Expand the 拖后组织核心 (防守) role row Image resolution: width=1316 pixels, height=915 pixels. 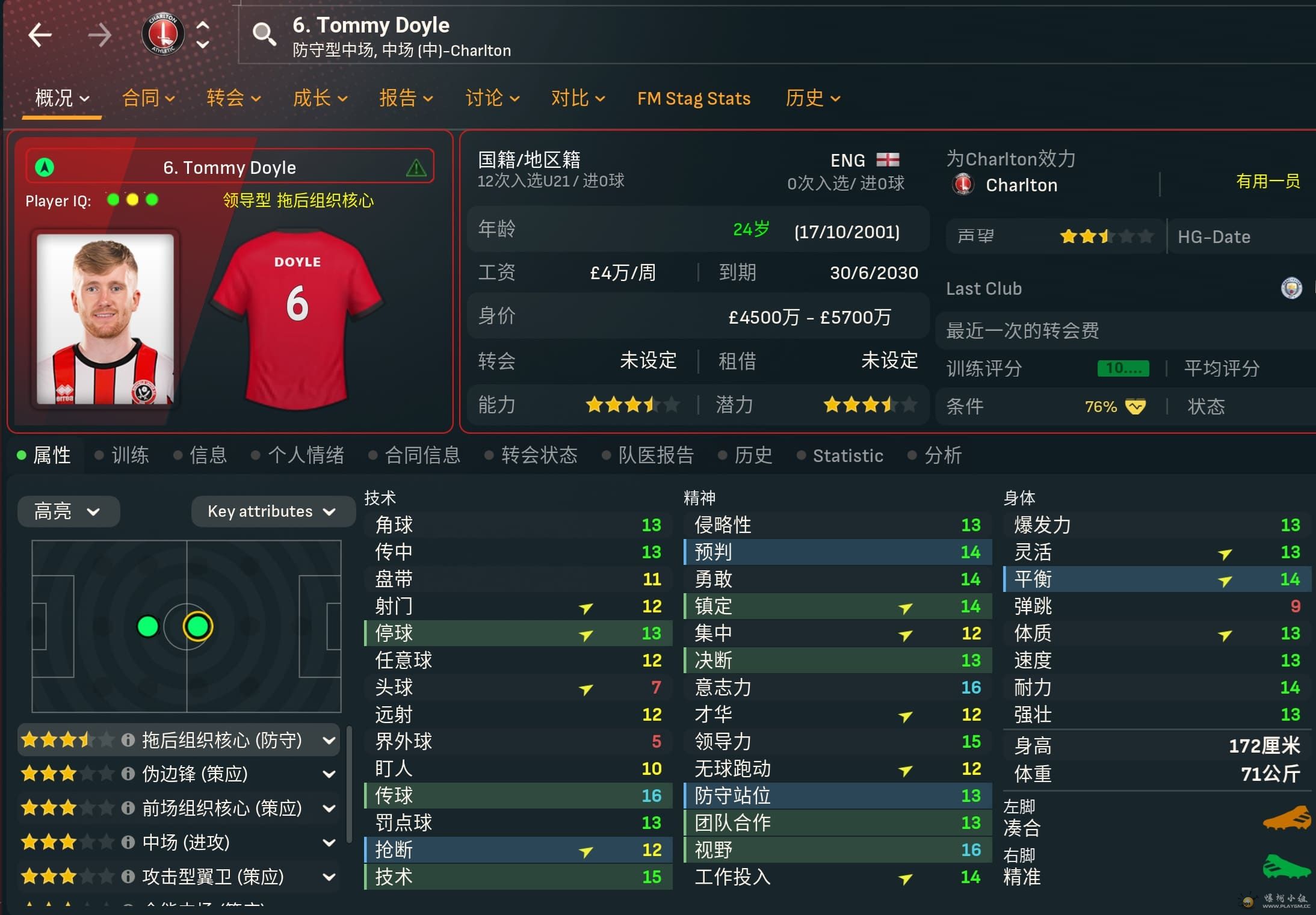(x=329, y=740)
